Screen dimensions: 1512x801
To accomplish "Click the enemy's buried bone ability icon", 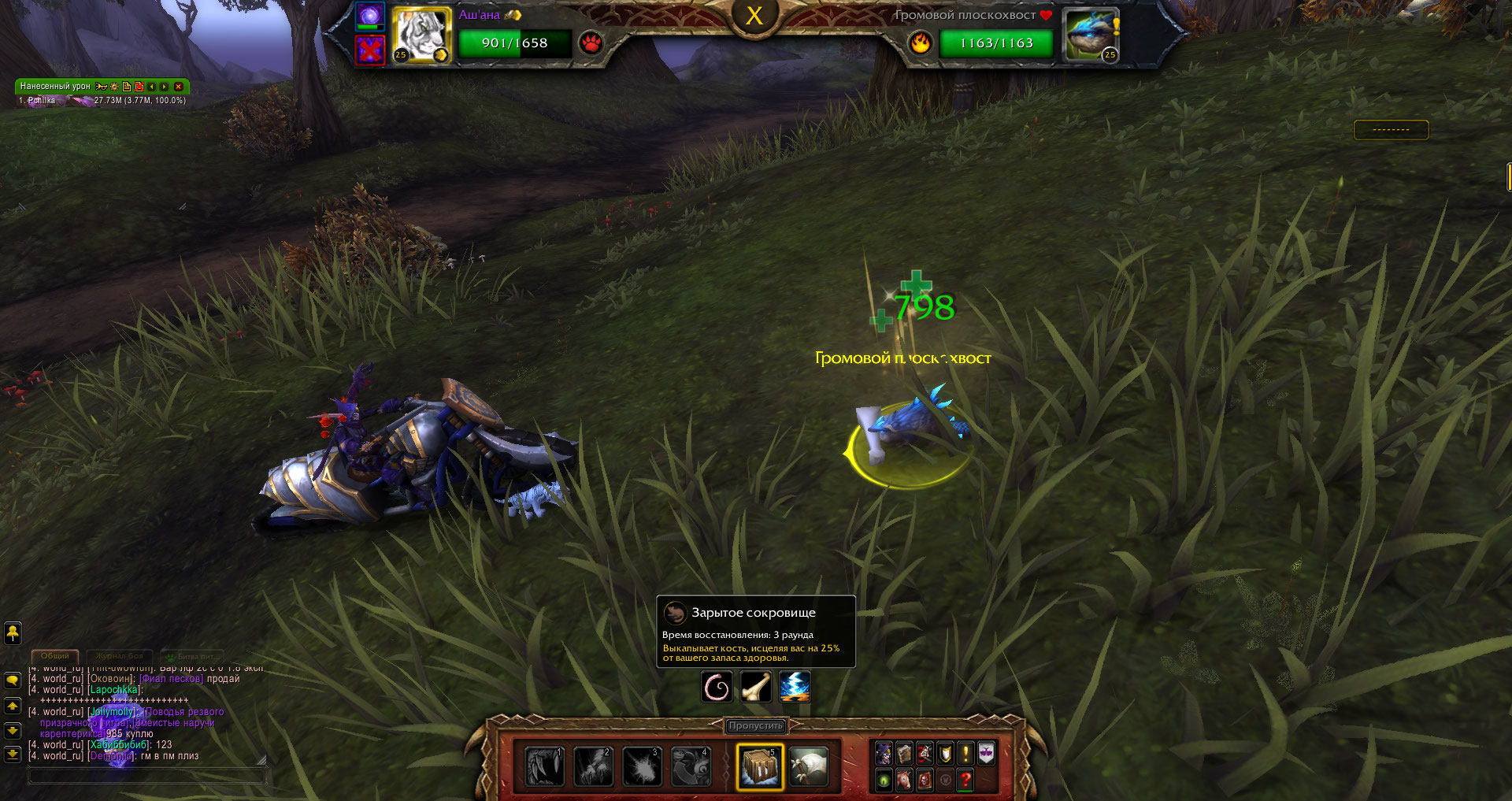I will coord(755,687).
